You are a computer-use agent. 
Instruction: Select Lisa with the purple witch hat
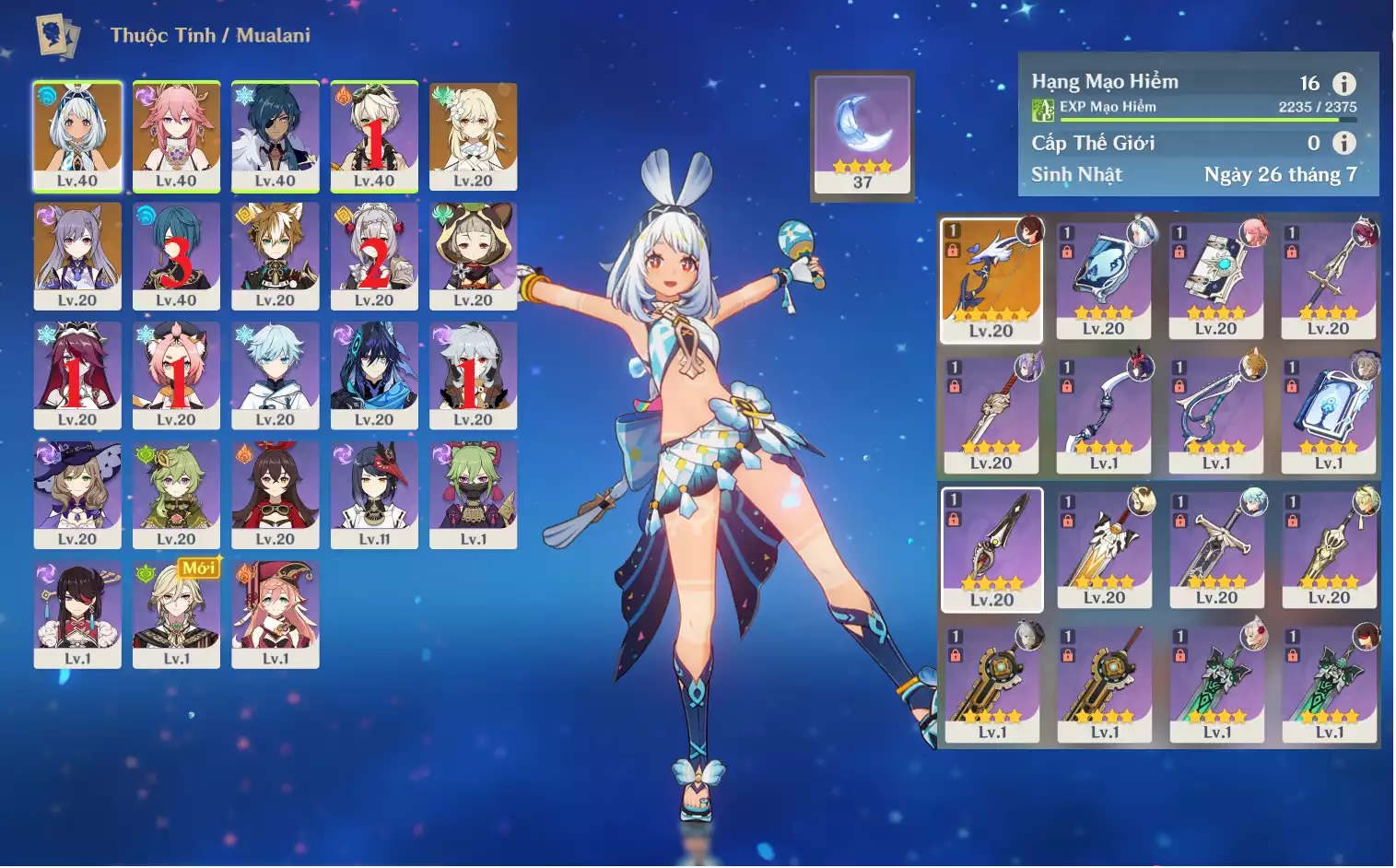(77, 495)
